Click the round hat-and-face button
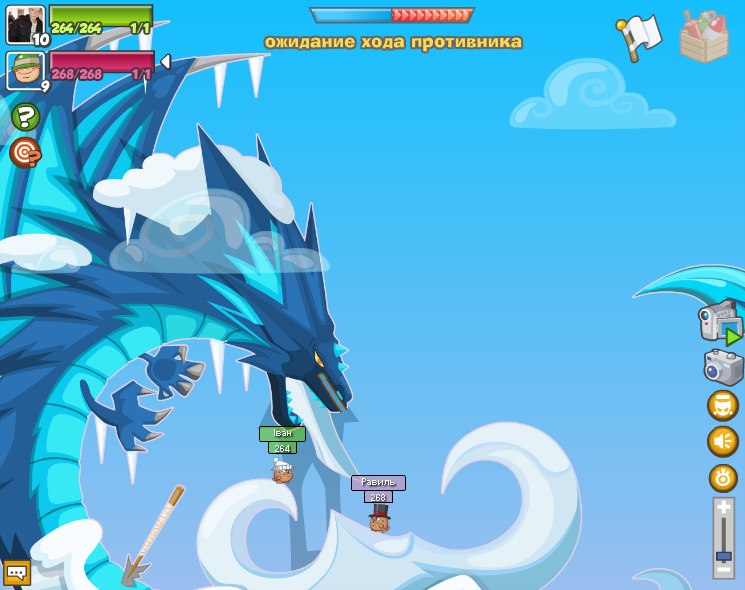 click(723, 405)
